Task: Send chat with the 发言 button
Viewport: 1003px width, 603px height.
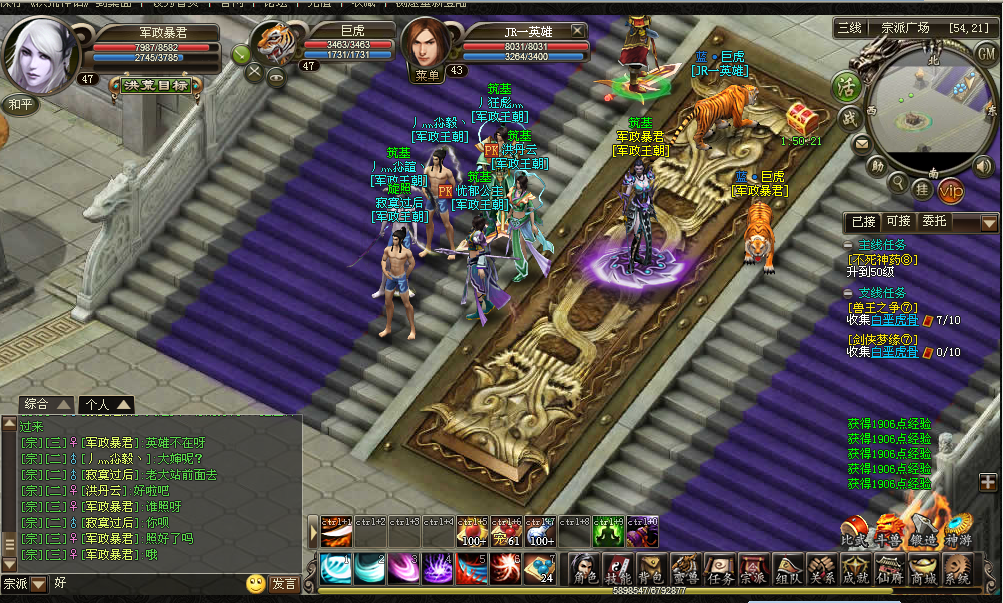Action: [284, 583]
